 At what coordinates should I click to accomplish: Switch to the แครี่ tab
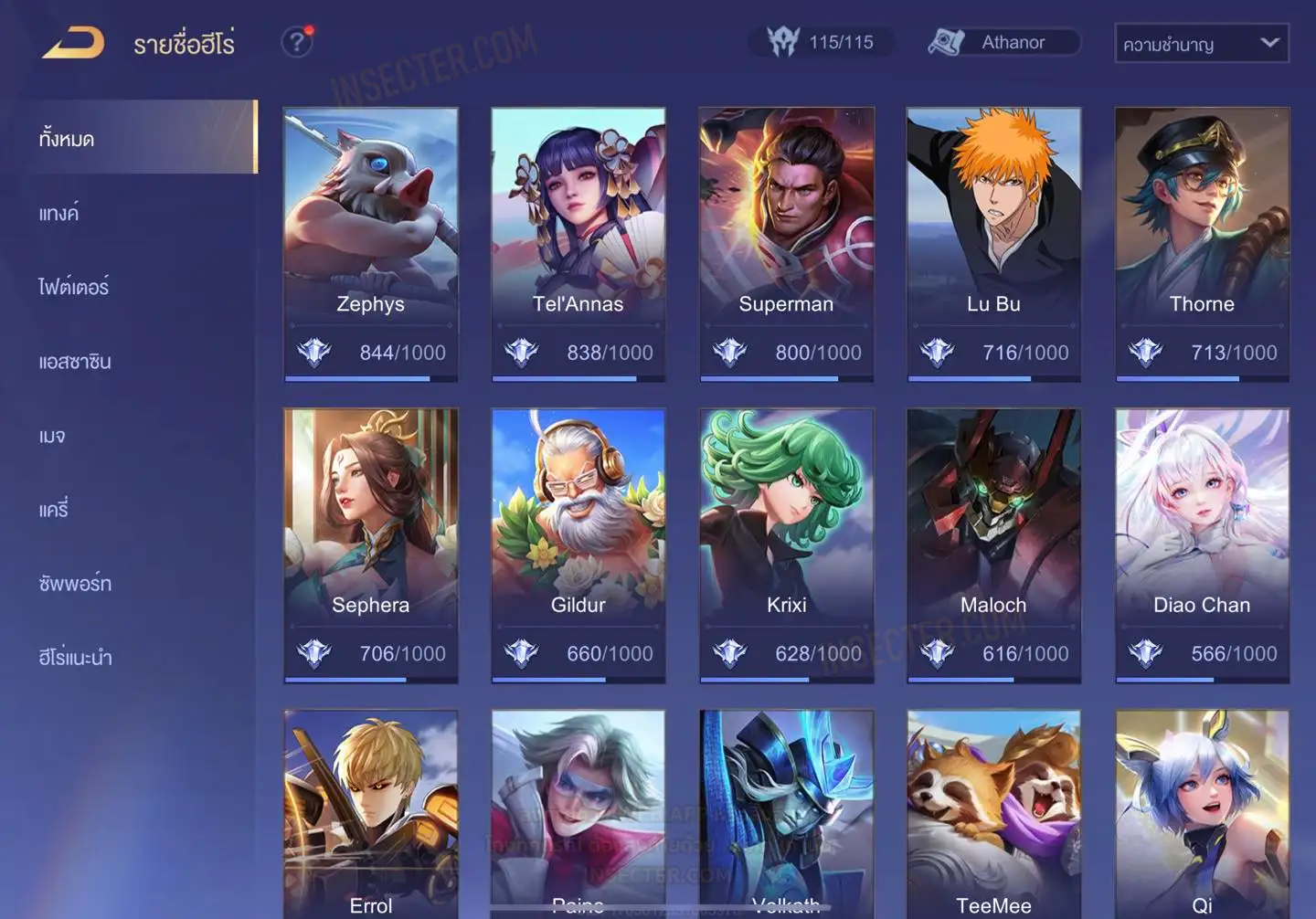coord(54,510)
